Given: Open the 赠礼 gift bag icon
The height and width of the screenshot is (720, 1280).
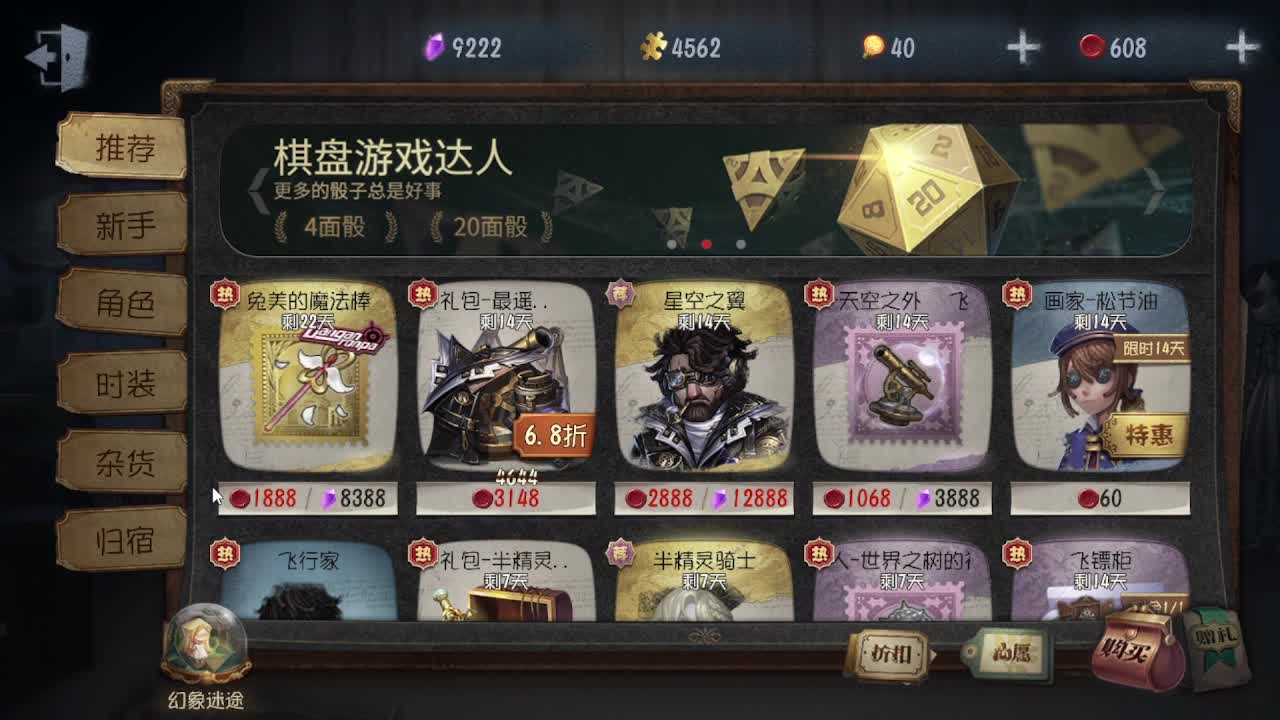Looking at the screenshot, I should point(1216,640).
